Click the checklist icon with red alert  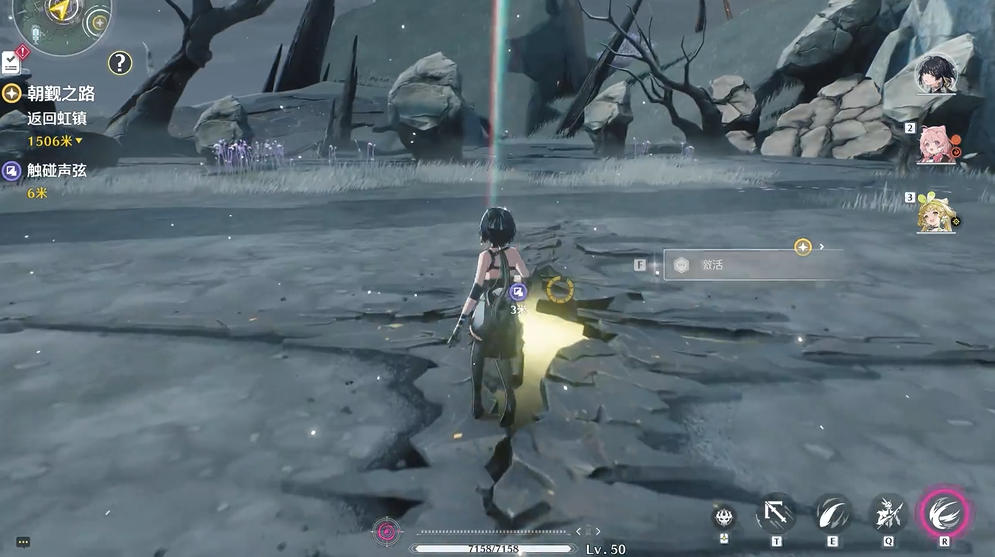pos(11,60)
